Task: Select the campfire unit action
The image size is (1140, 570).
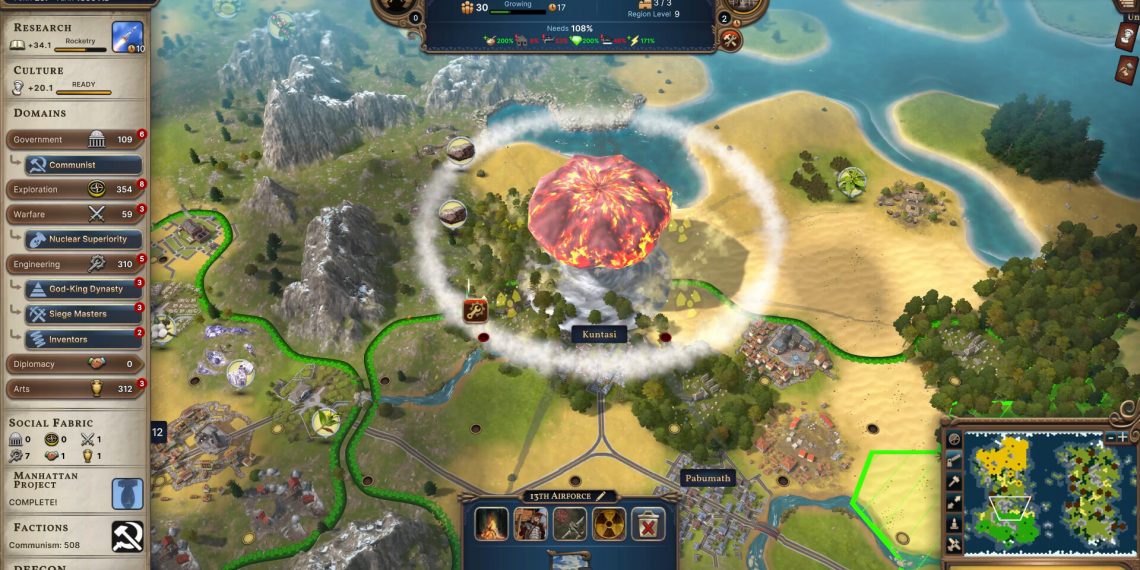Action: (x=491, y=523)
